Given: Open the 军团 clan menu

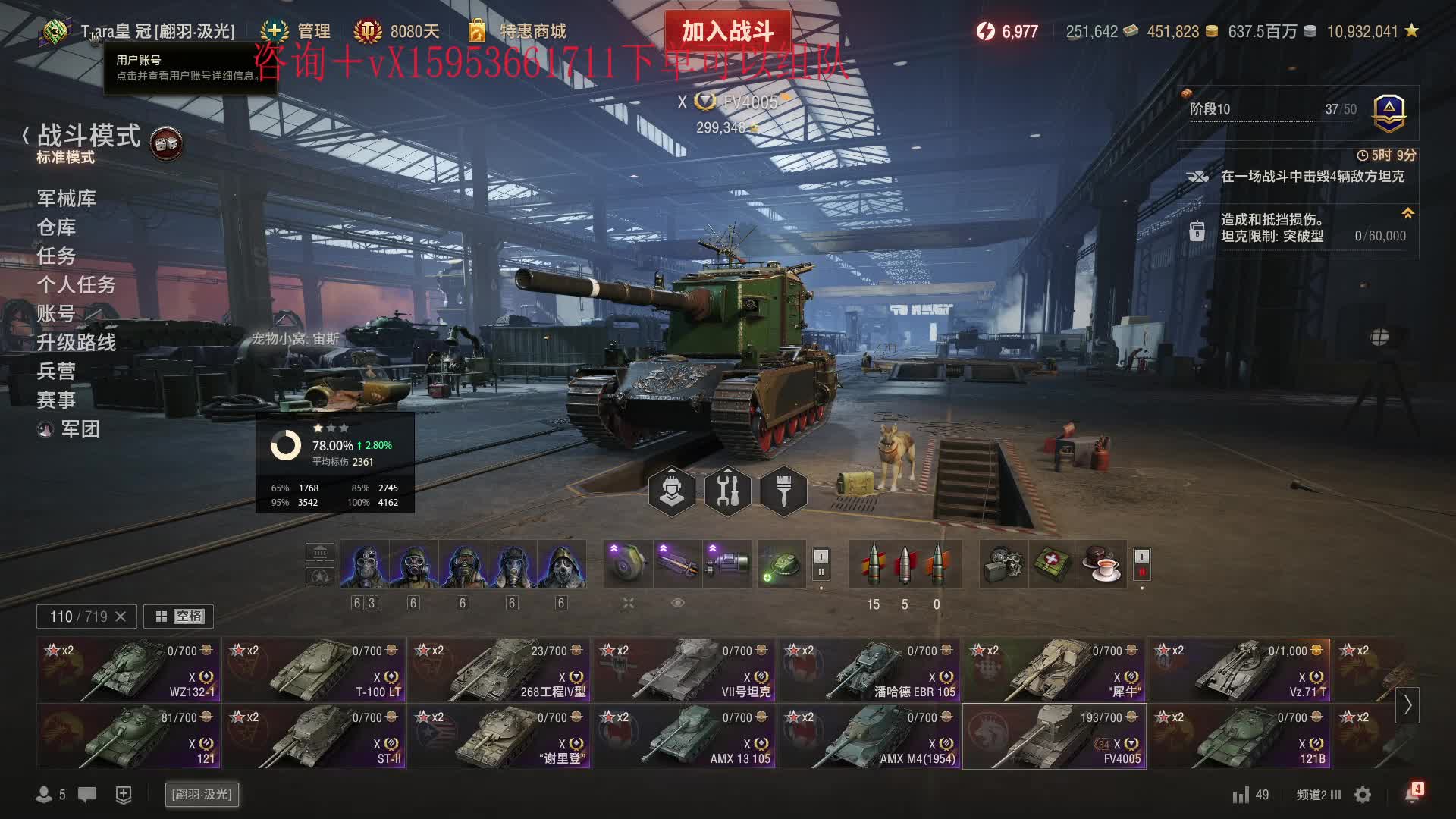Looking at the screenshot, I should [x=80, y=429].
